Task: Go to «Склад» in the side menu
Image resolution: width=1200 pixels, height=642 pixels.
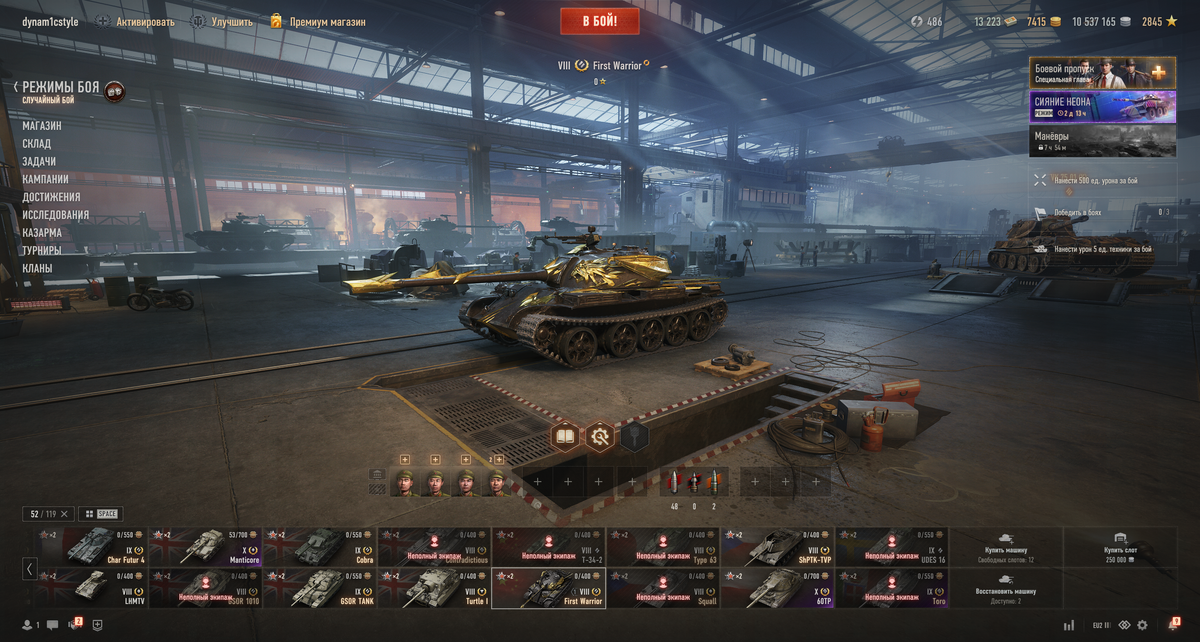Action: (x=37, y=144)
